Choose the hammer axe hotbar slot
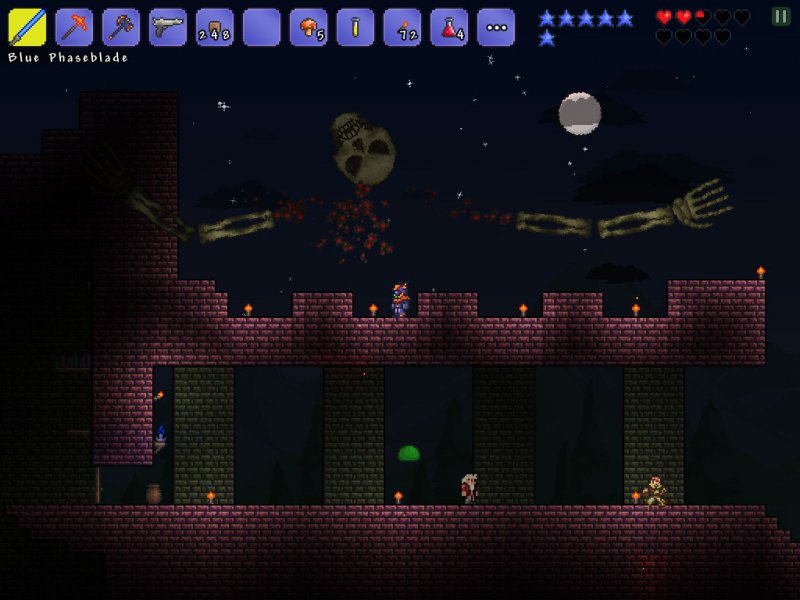This screenshot has height=600, width=800. (121, 27)
